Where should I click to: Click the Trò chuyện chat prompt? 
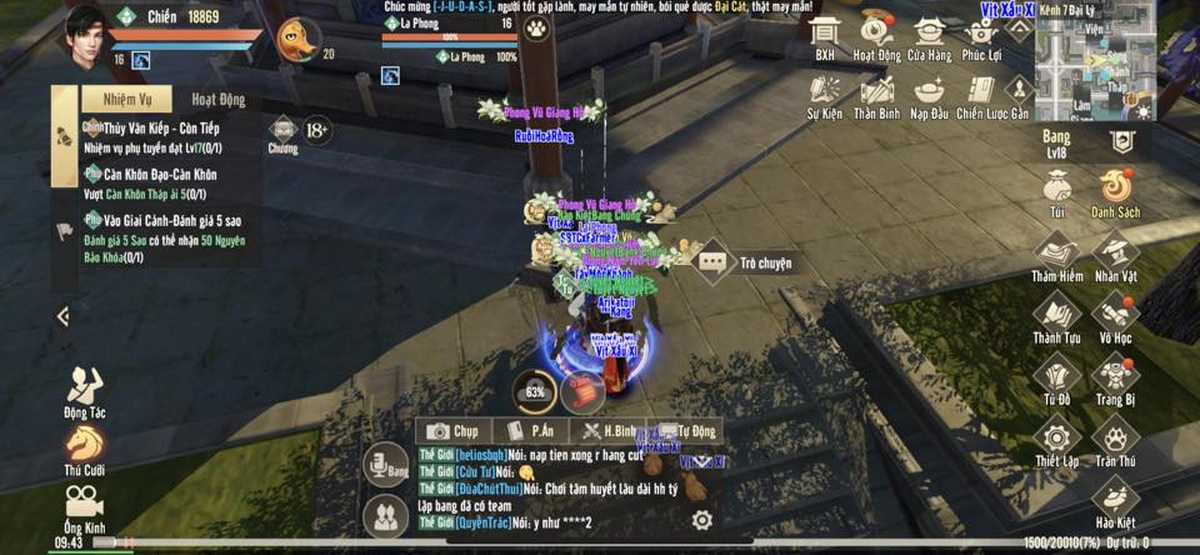[x=750, y=263]
